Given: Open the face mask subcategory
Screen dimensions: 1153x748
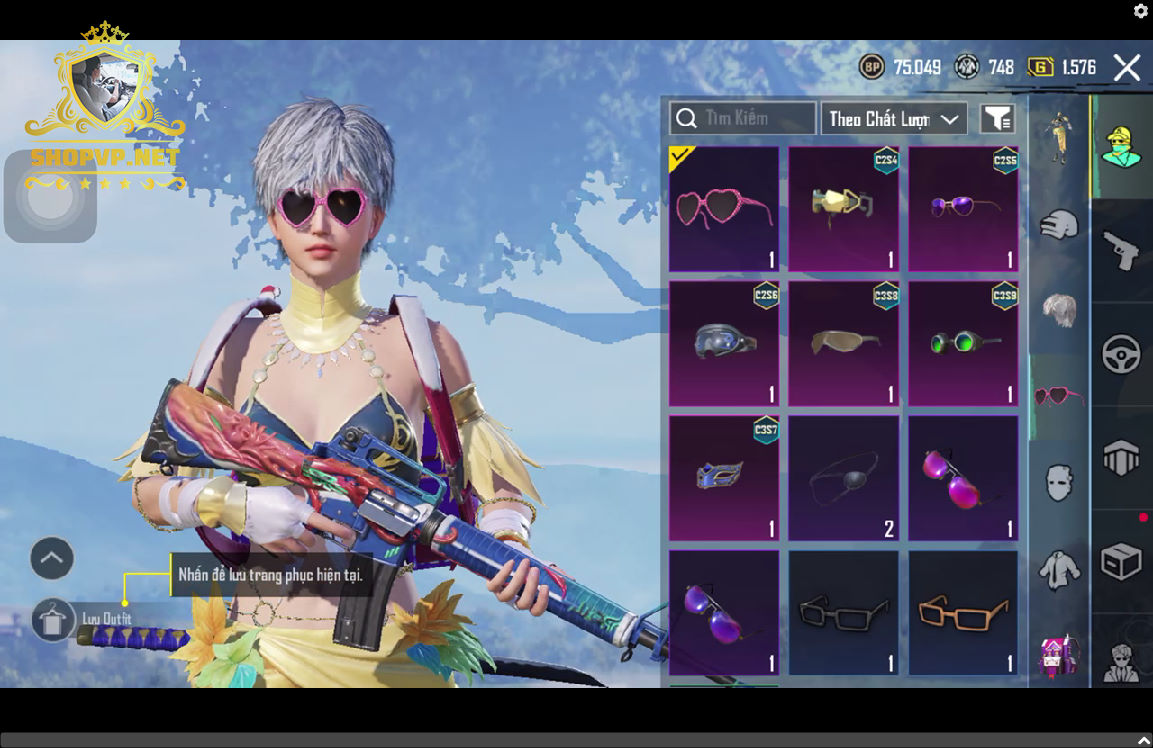Looking at the screenshot, I should pos(1059,483).
